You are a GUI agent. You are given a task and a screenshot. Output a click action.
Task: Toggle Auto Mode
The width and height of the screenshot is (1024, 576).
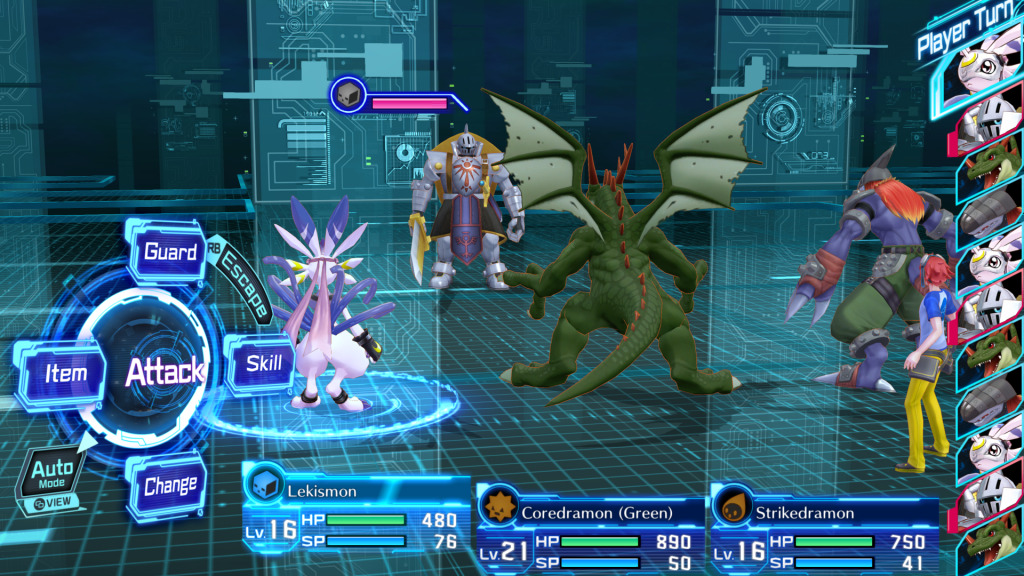pyautogui.click(x=52, y=476)
